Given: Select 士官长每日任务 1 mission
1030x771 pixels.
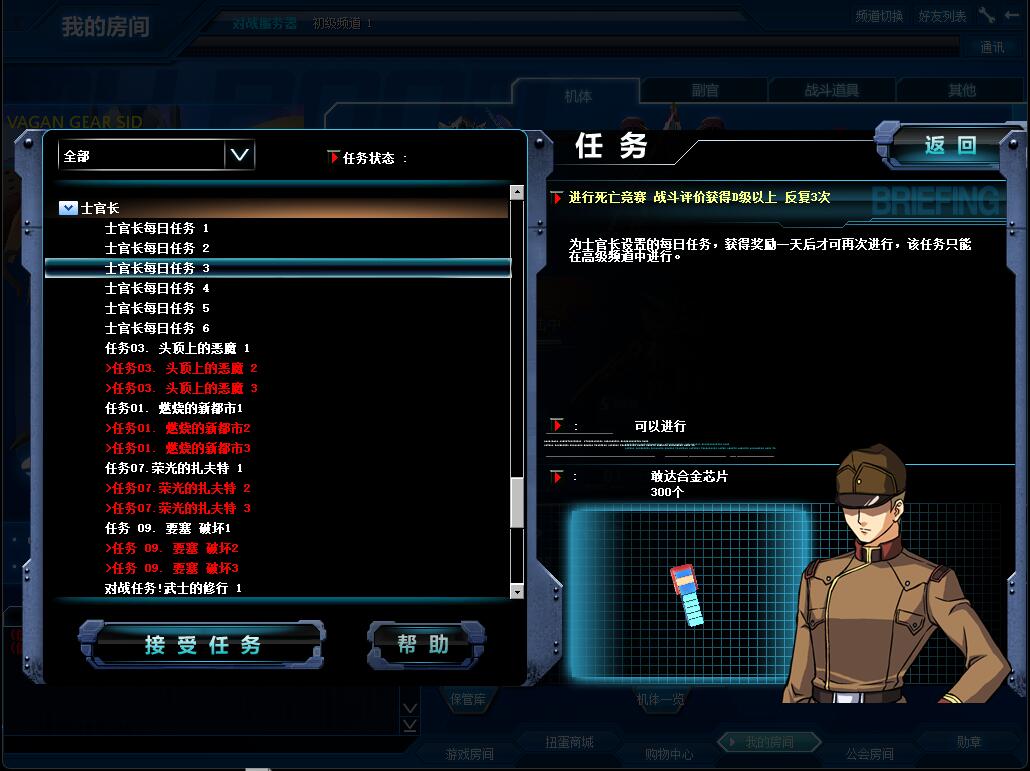Looking at the screenshot, I should (157, 228).
